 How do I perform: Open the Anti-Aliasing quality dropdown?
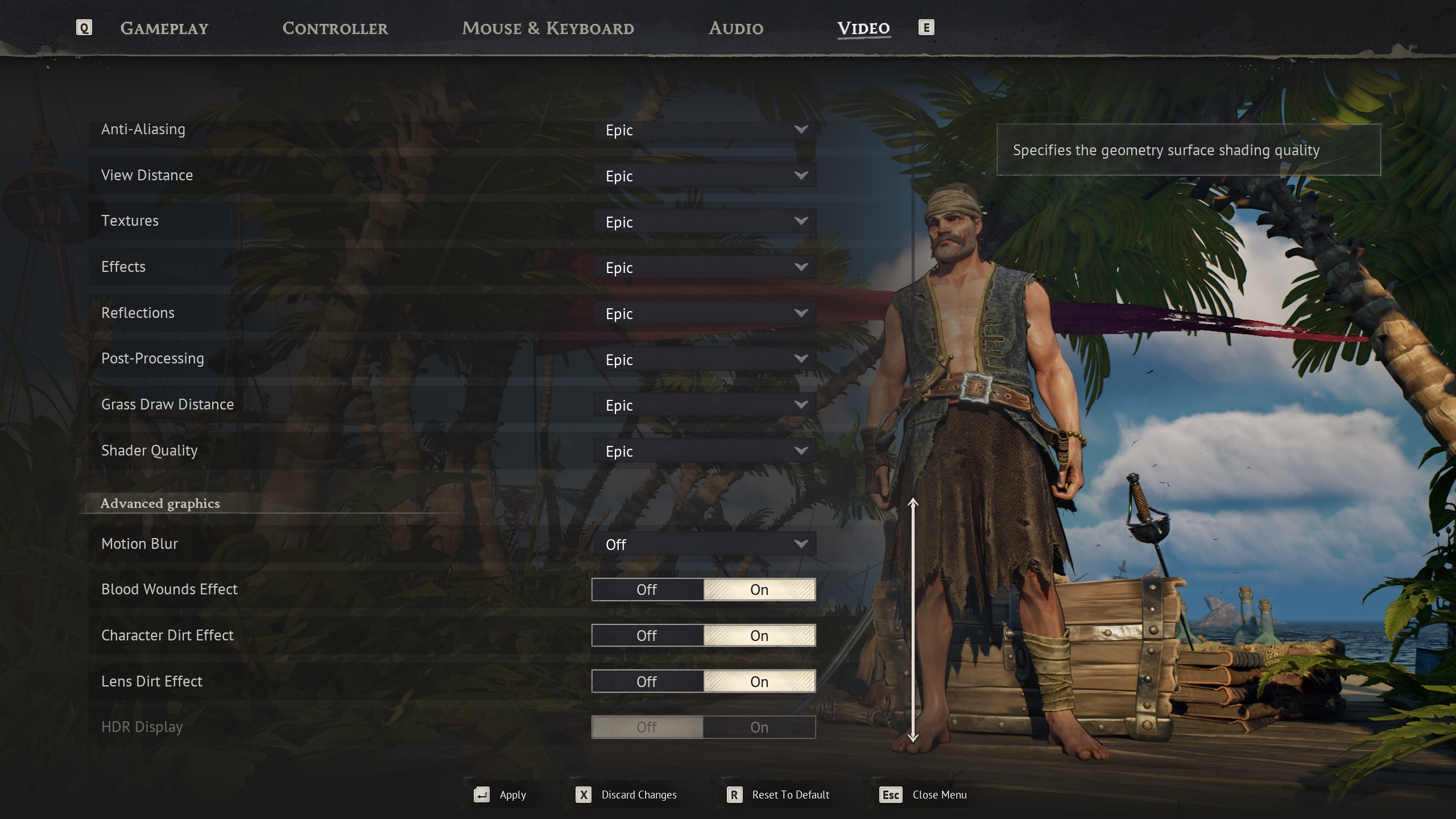pyautogui.click(x=704, y=130)
